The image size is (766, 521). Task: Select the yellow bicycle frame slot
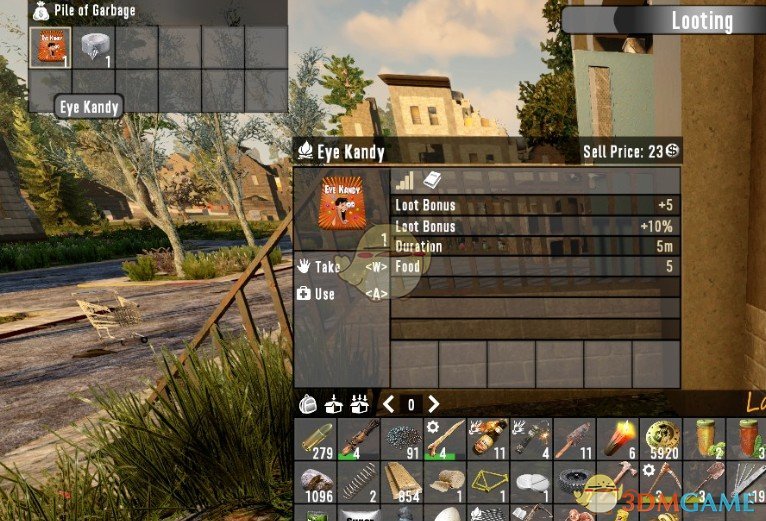[489, 483]
